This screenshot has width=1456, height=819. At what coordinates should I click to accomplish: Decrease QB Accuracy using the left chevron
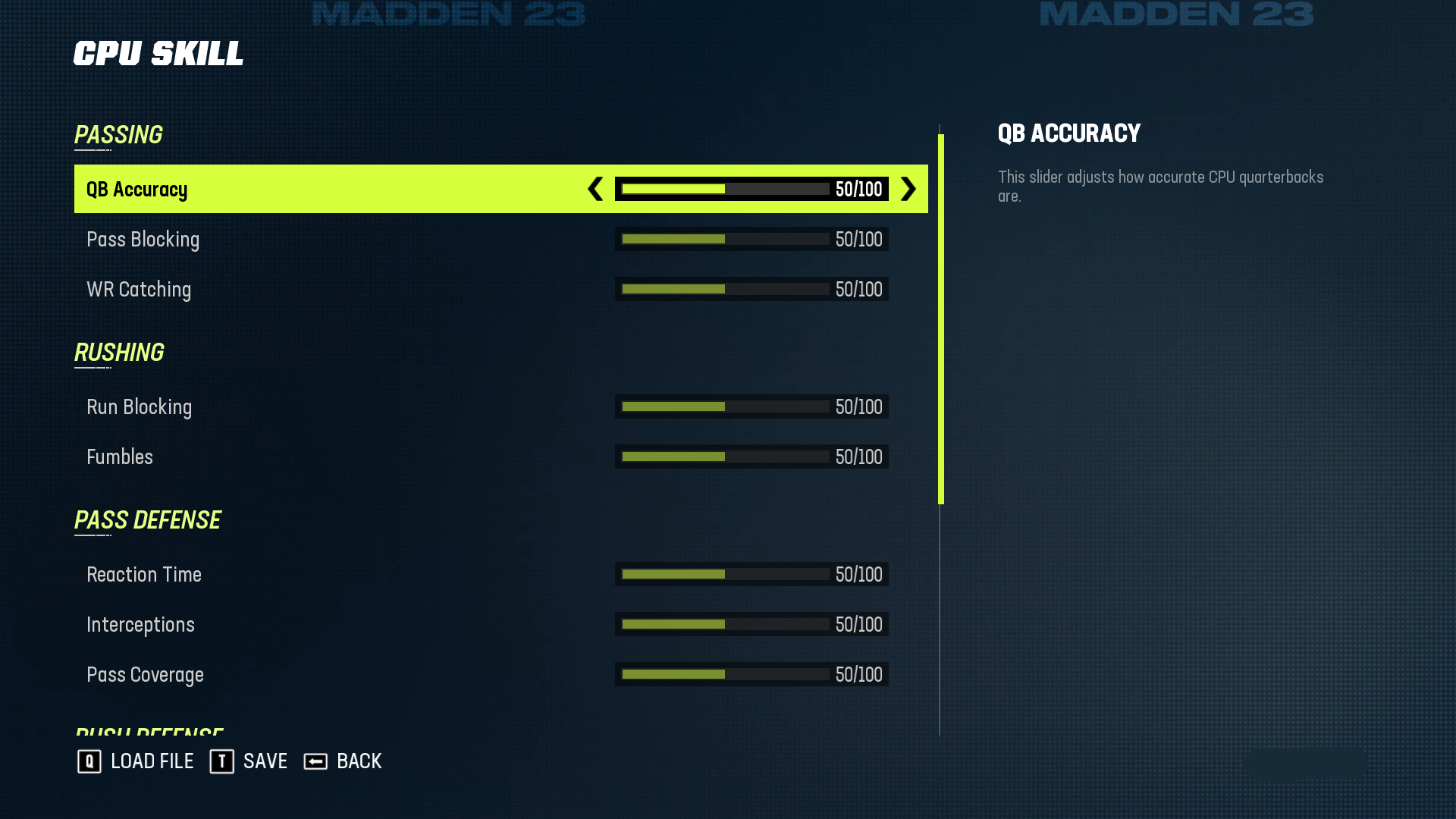pyautogui.click(x=595, y=190)
